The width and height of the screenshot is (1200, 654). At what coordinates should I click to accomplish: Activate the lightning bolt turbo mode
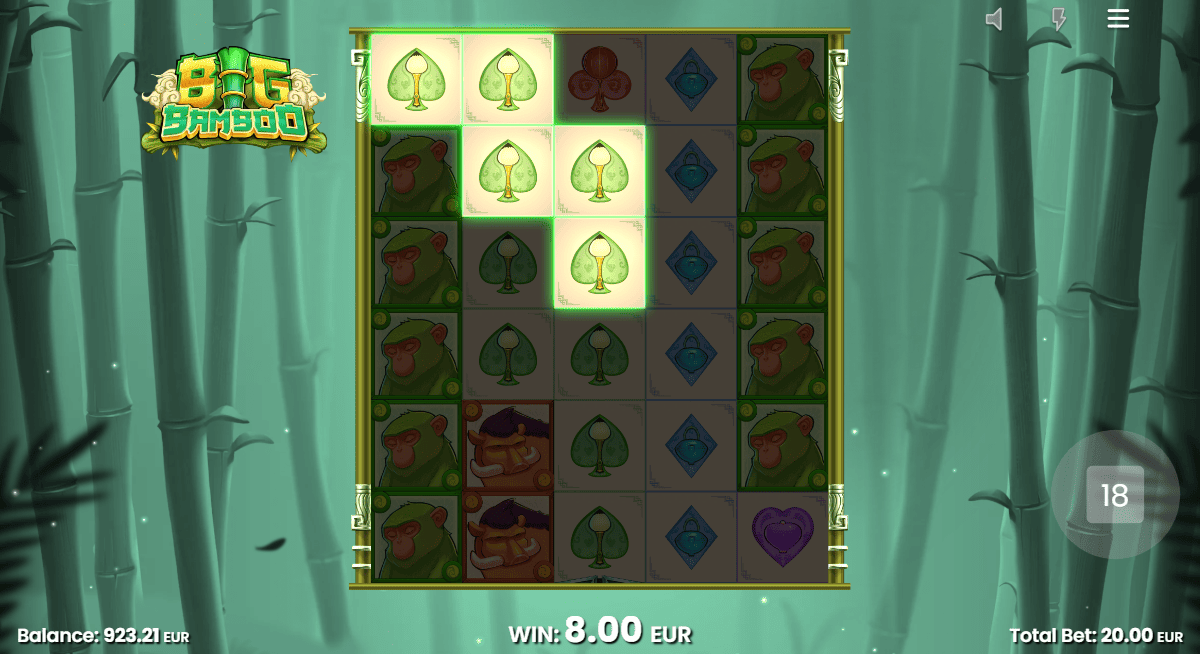click(1059, 19)
